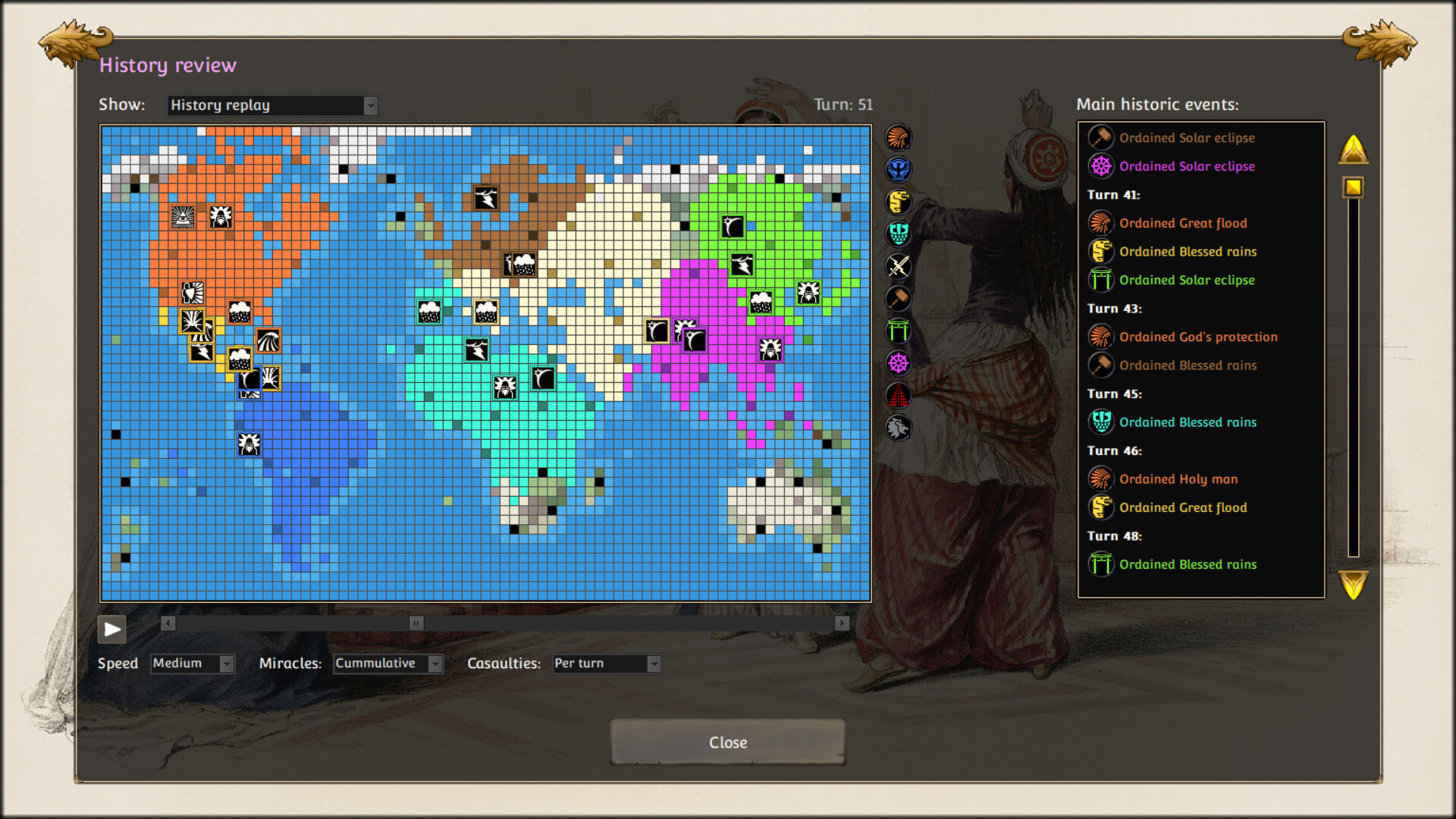Open the Speed dropdown set to Medium
The image size is (1456, 819).
coord(193,664)
